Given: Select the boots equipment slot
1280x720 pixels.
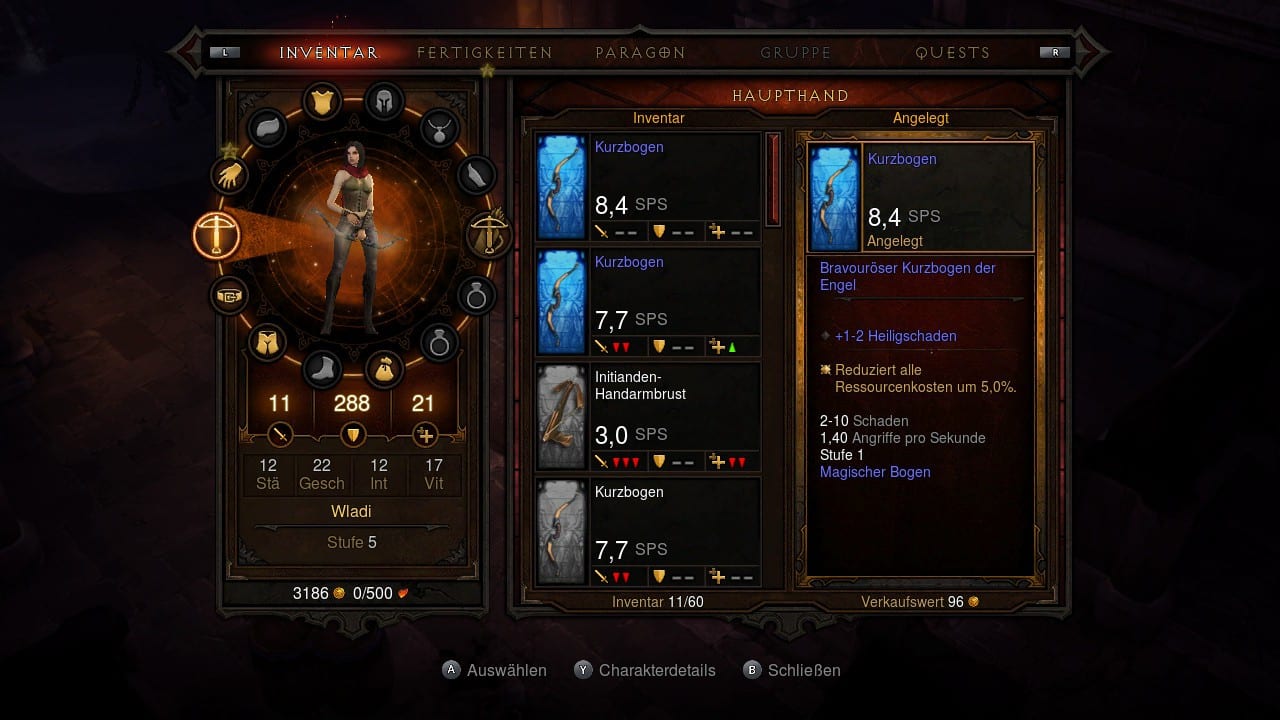Looking at the screenshot, I should [322, 370].
